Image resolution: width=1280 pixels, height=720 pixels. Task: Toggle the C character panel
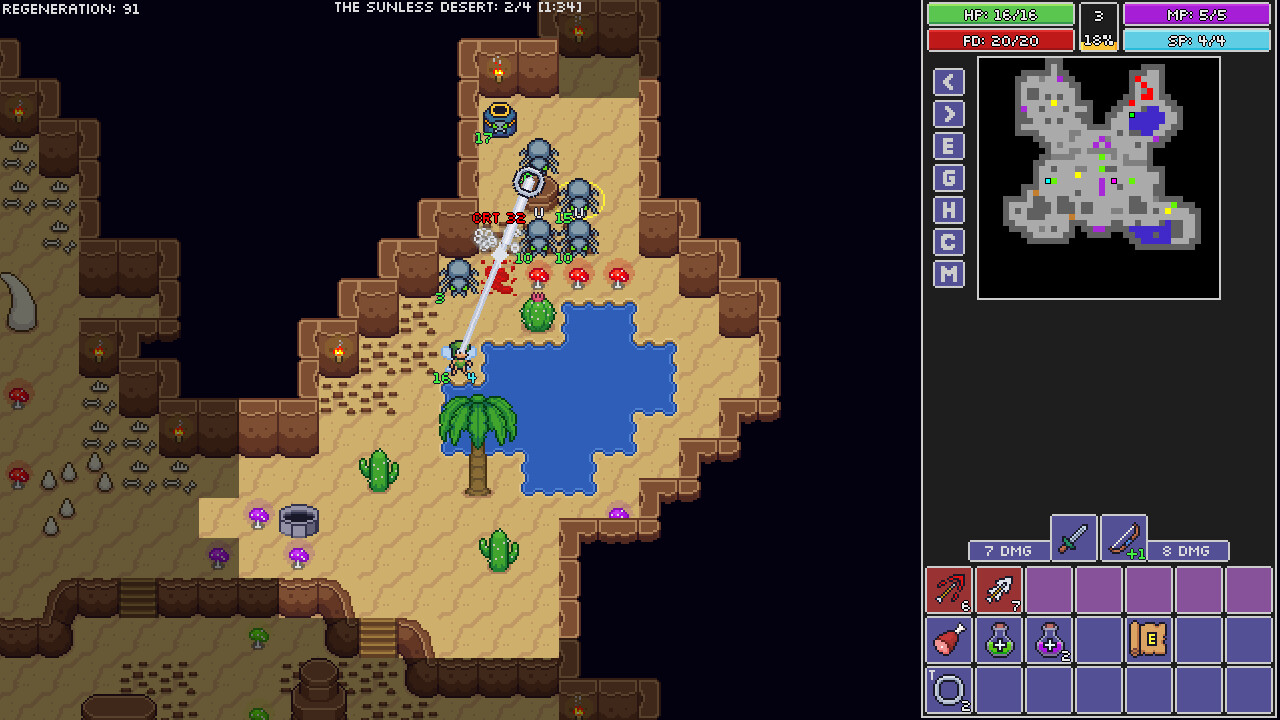point(947,241)
